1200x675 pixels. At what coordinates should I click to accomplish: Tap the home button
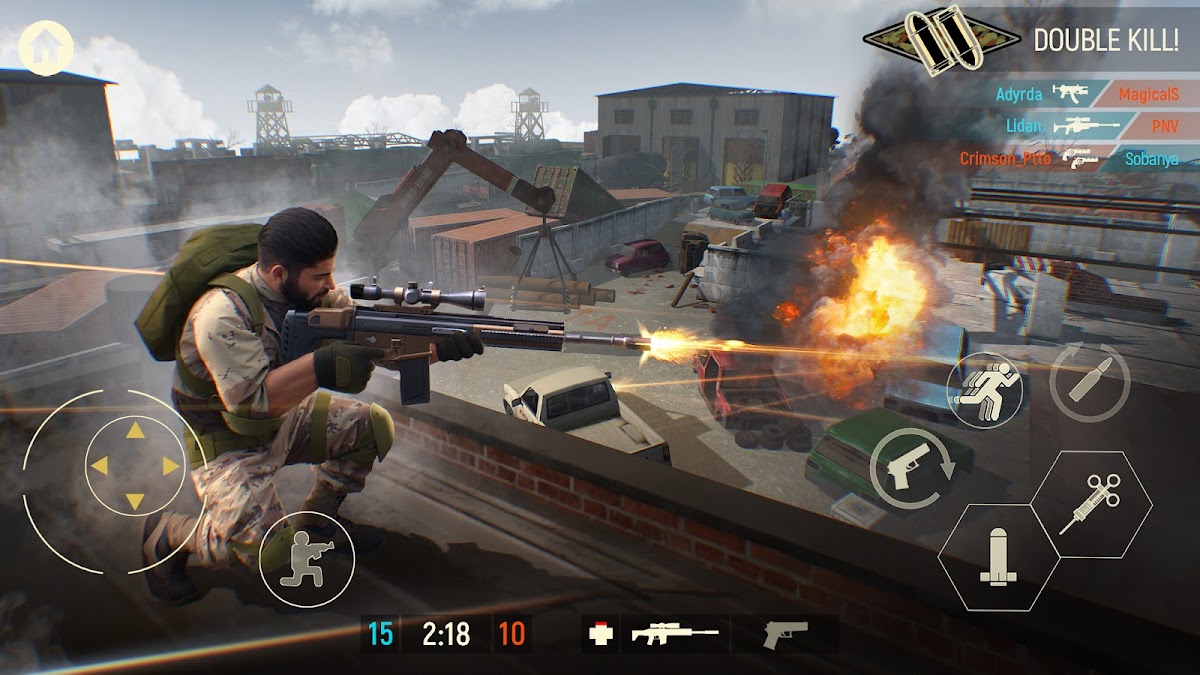click(x=46, y=47)
